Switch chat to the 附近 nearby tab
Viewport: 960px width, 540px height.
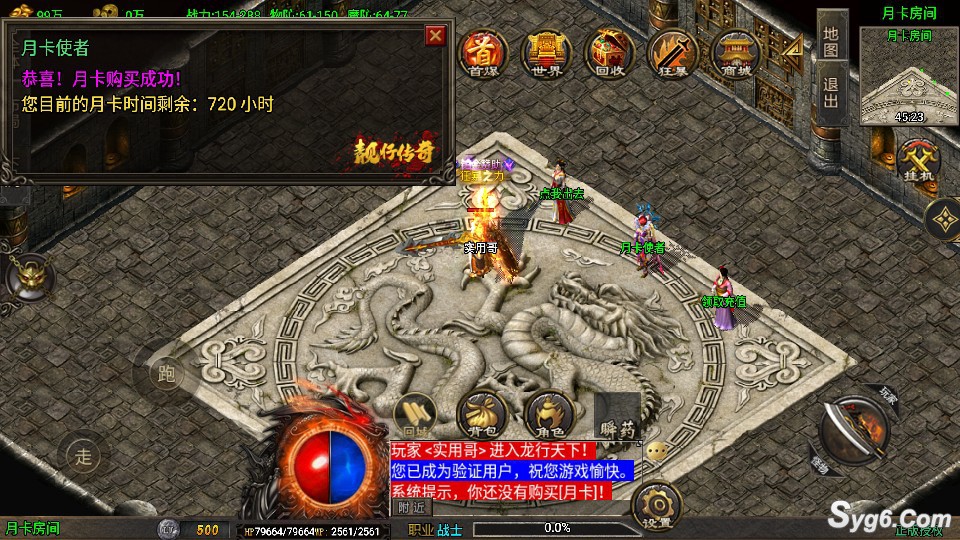click(x=411, y=507)
